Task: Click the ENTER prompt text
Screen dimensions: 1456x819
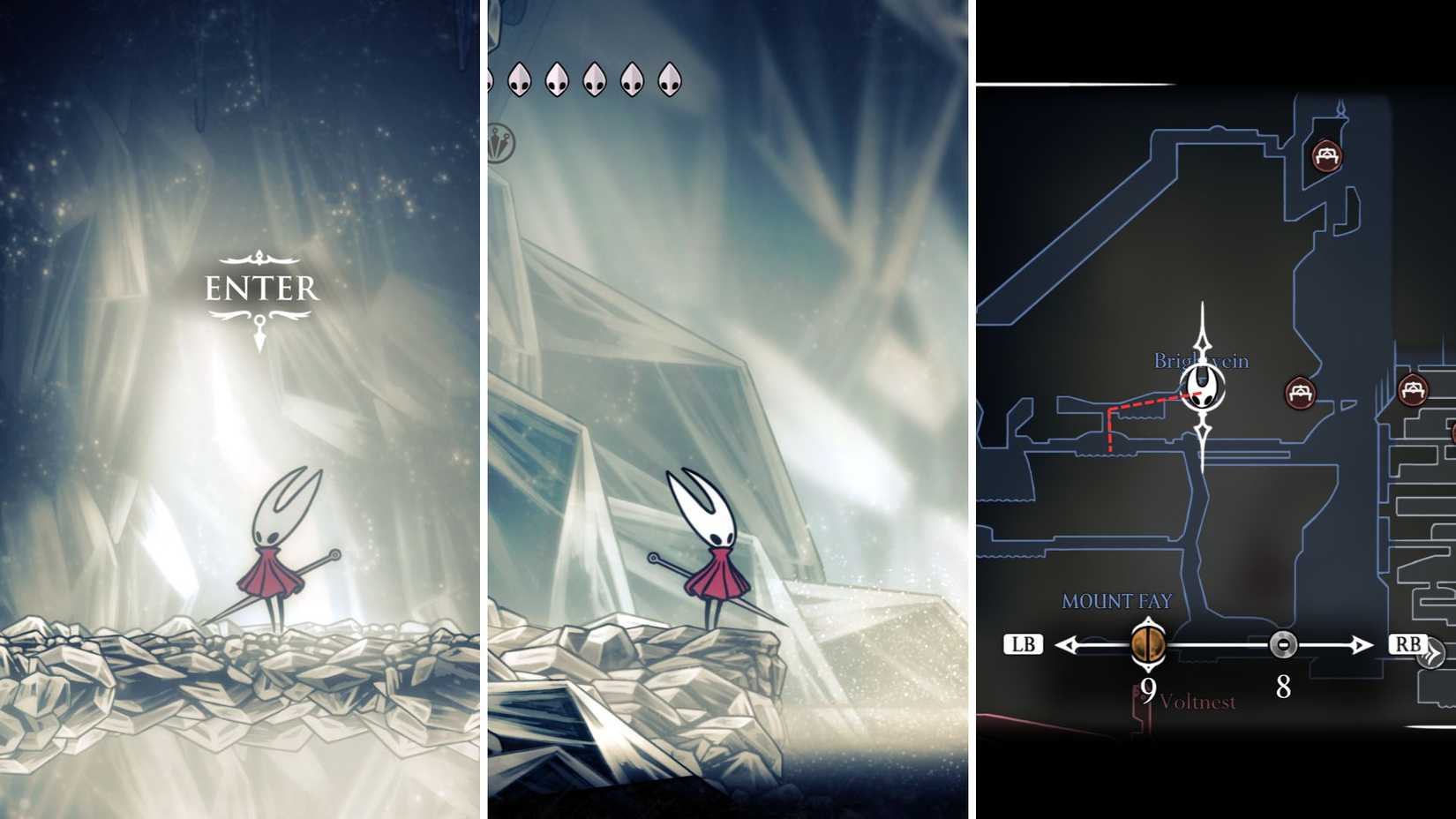Action: [x=260, y=287]
